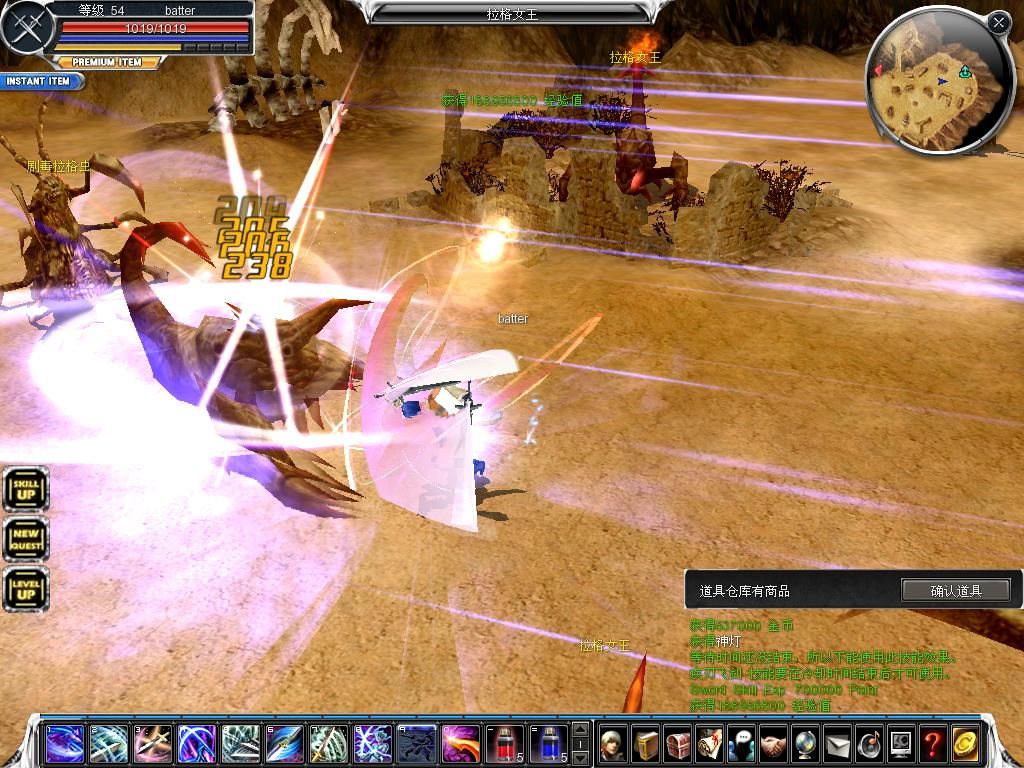Use the red health potion slot
The image size is (1024, 768).
[x=504, y=744]
